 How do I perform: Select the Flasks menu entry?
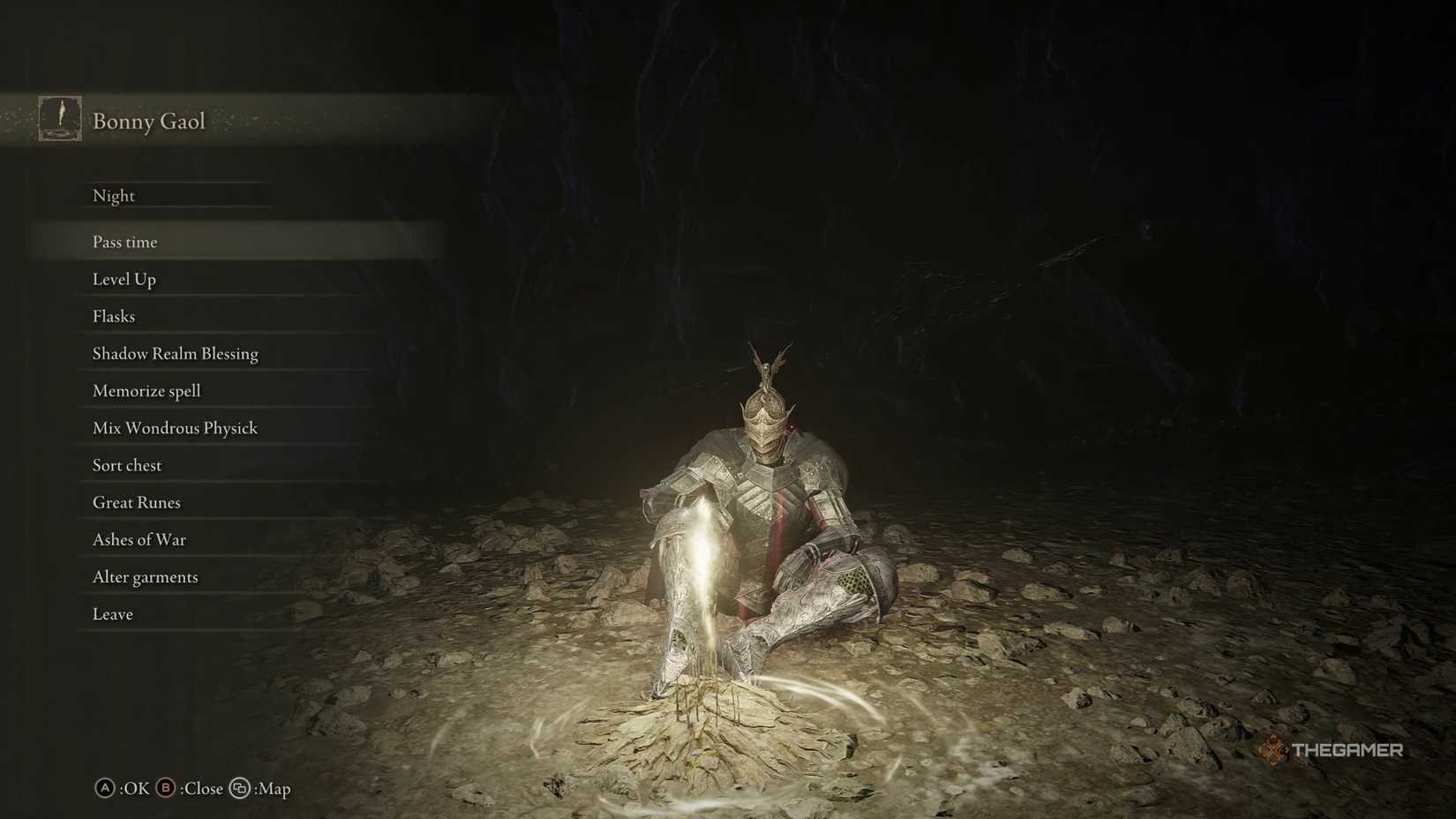pos(113,316)
